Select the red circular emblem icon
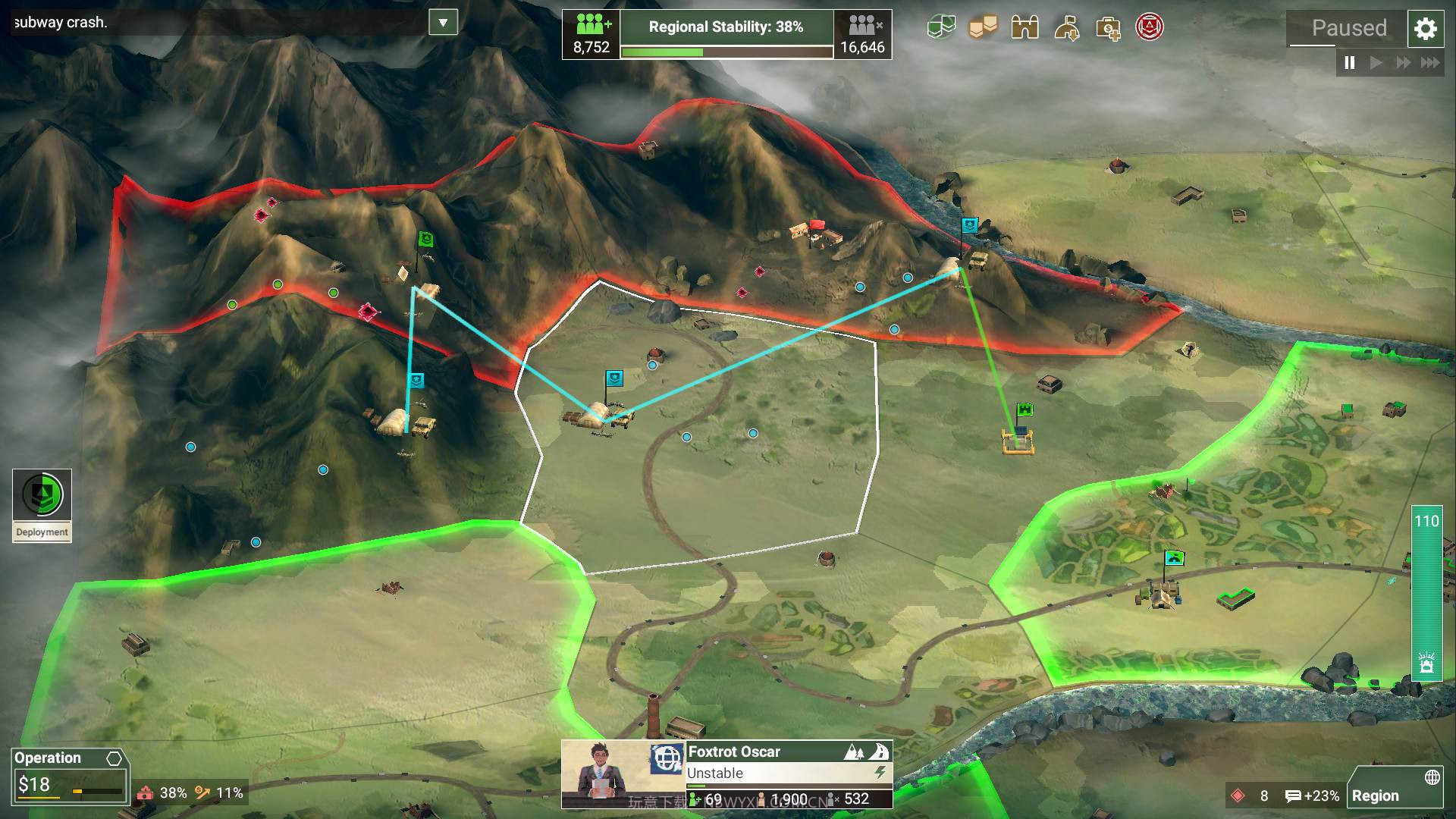Viewport: 1456px width, 819px height. [x=1150, y=27]
